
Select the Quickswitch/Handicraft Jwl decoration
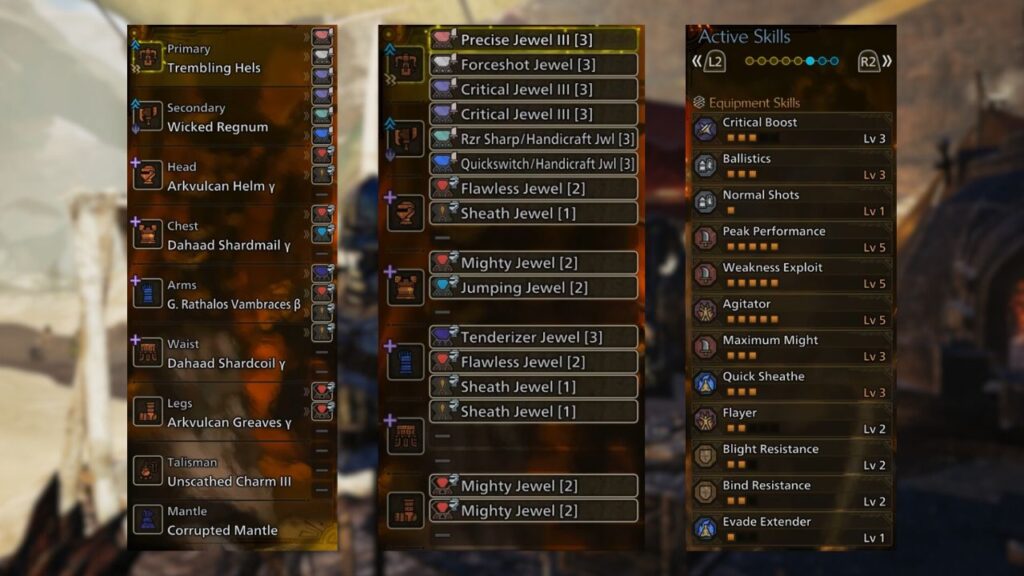tap(534, 164)
